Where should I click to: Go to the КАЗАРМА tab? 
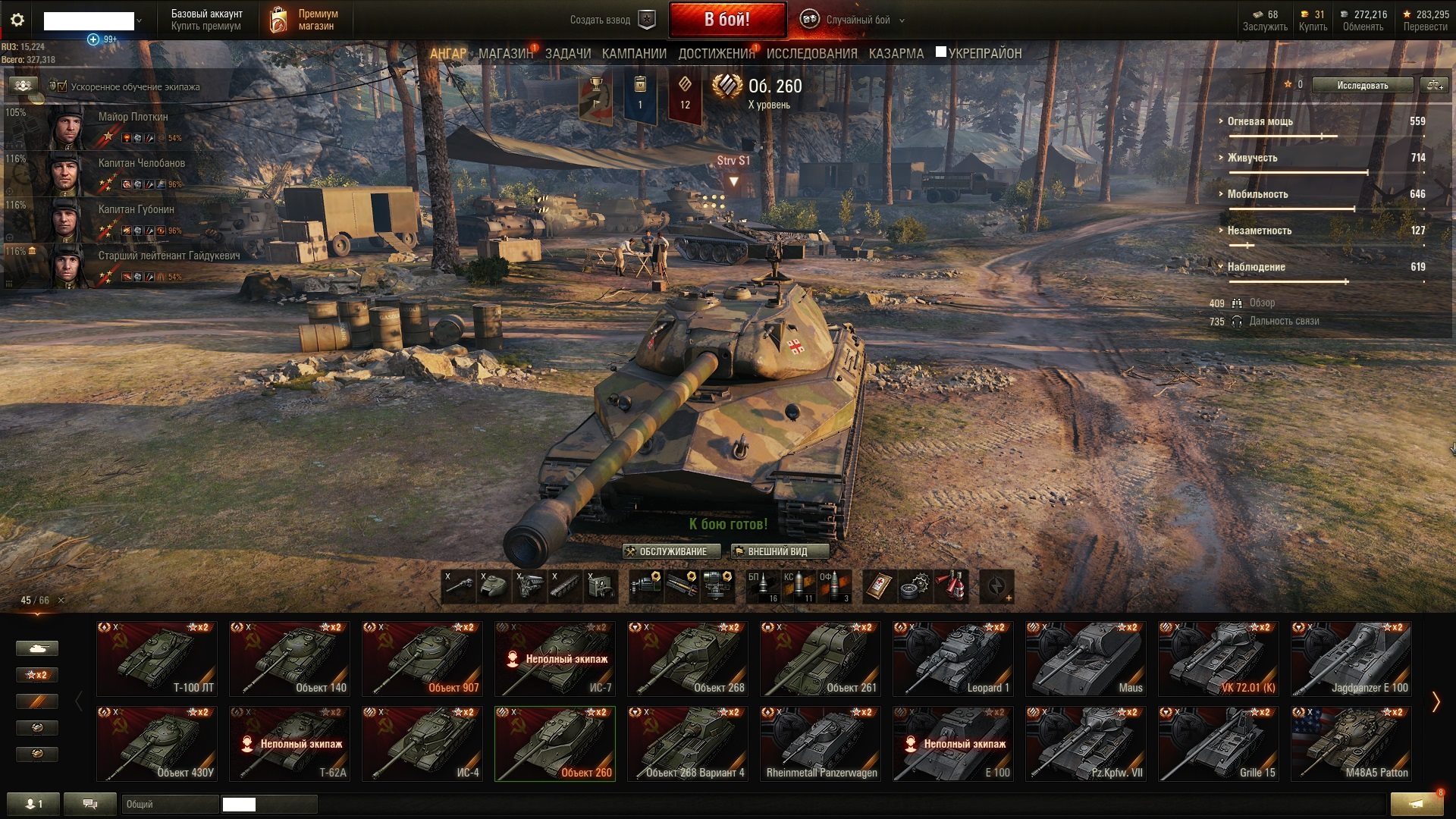click(896, 54)
